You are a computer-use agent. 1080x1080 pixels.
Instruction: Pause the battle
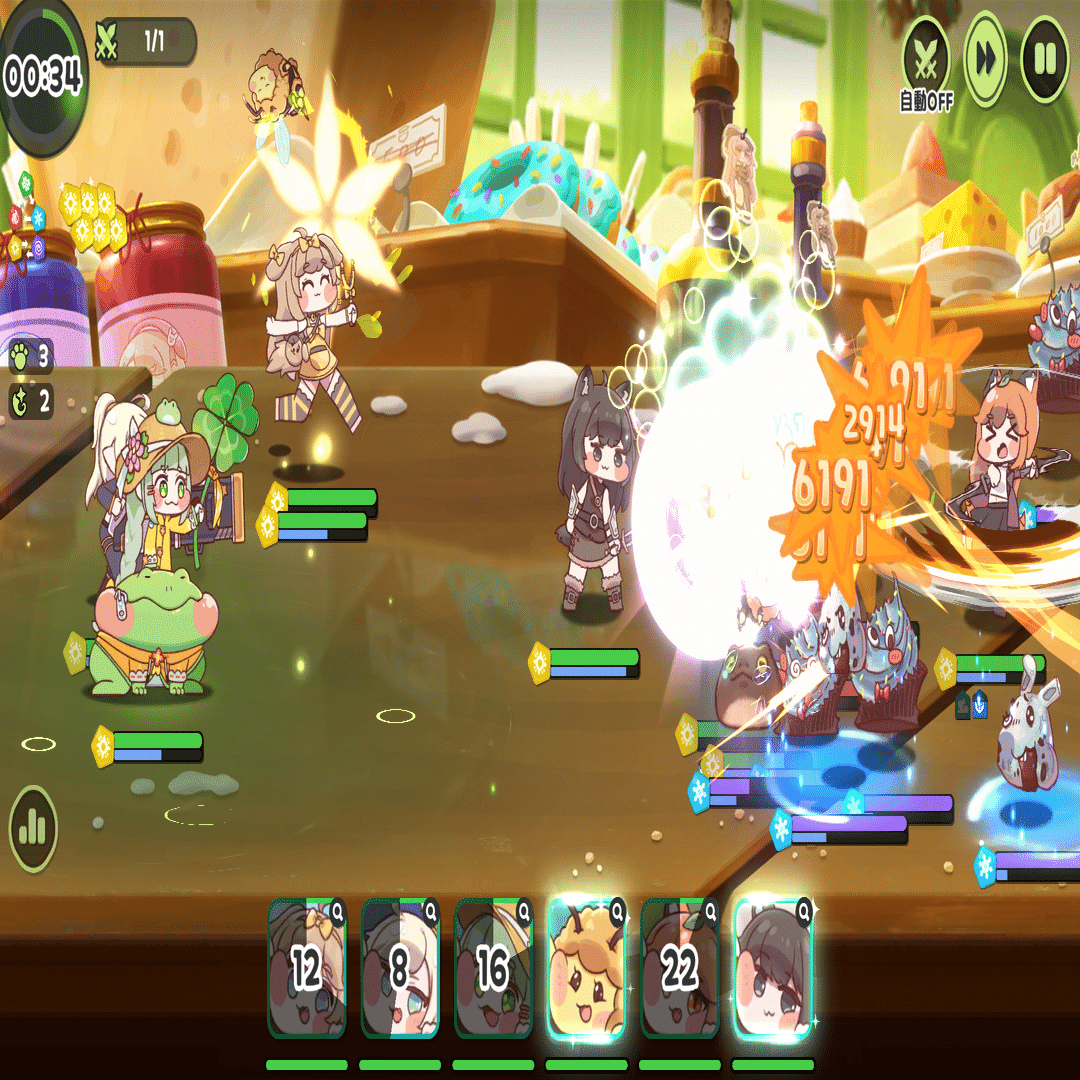(x=1044, y=59)
